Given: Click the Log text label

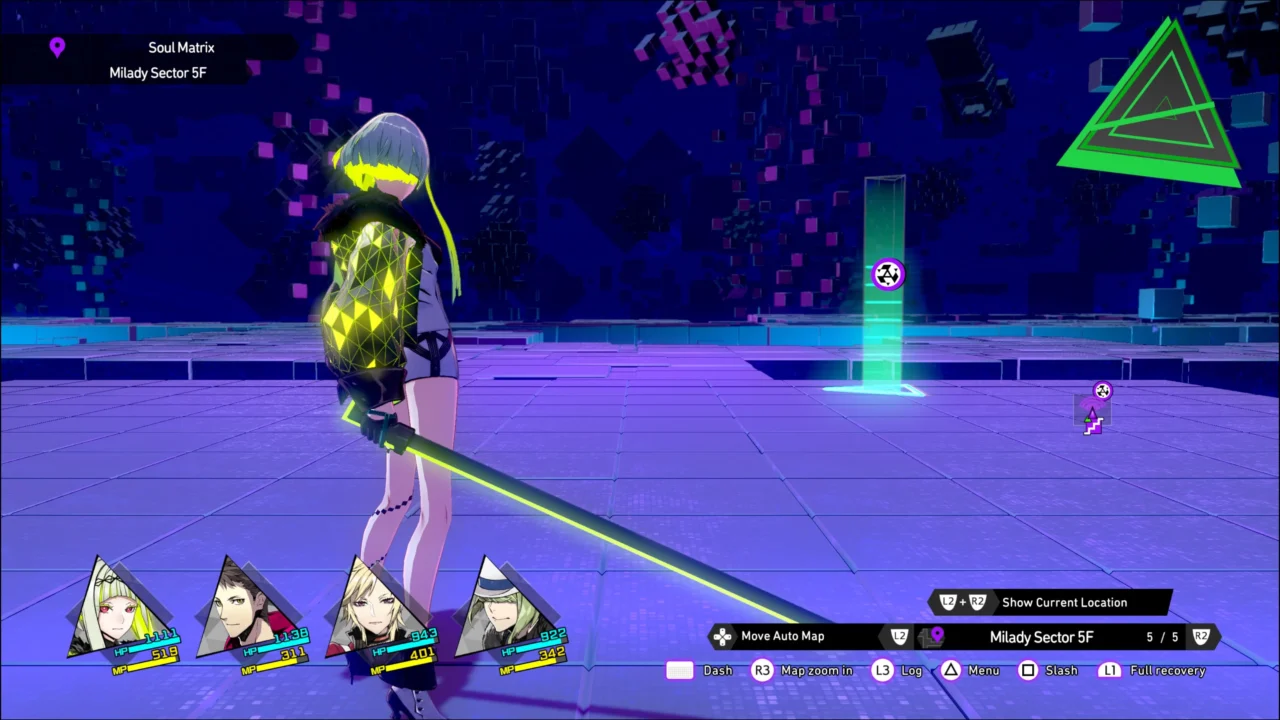Looking at the screenshot, I should click(x=911, y=670).
